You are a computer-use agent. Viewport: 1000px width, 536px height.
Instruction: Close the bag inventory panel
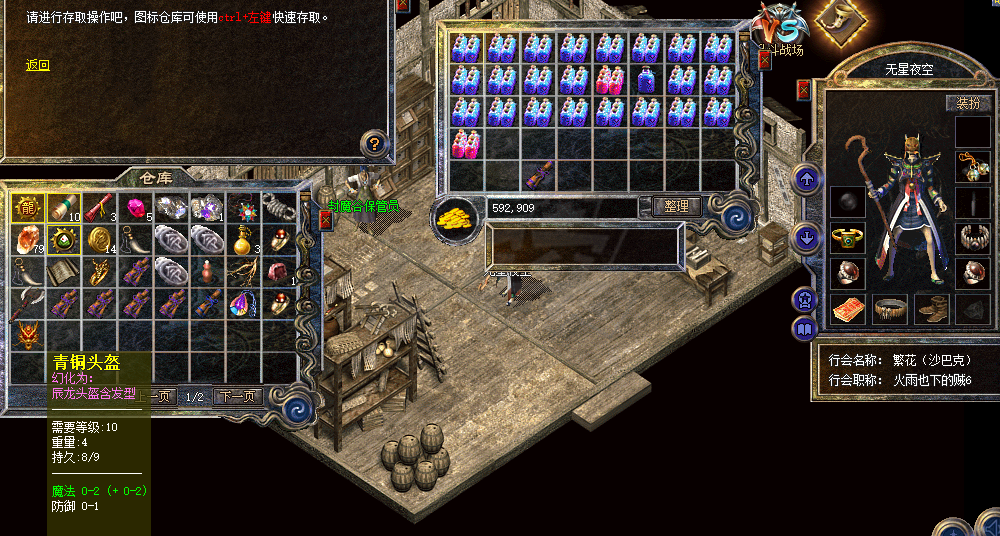pos(765,60)
